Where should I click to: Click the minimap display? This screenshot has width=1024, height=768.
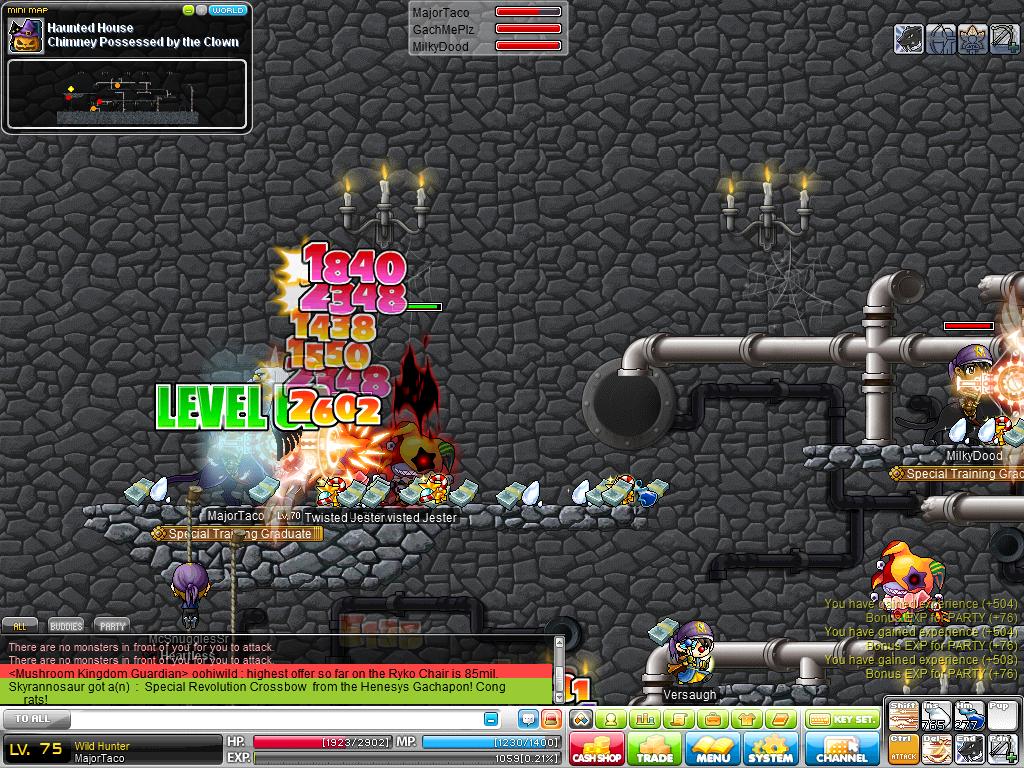tap(127, 95)
